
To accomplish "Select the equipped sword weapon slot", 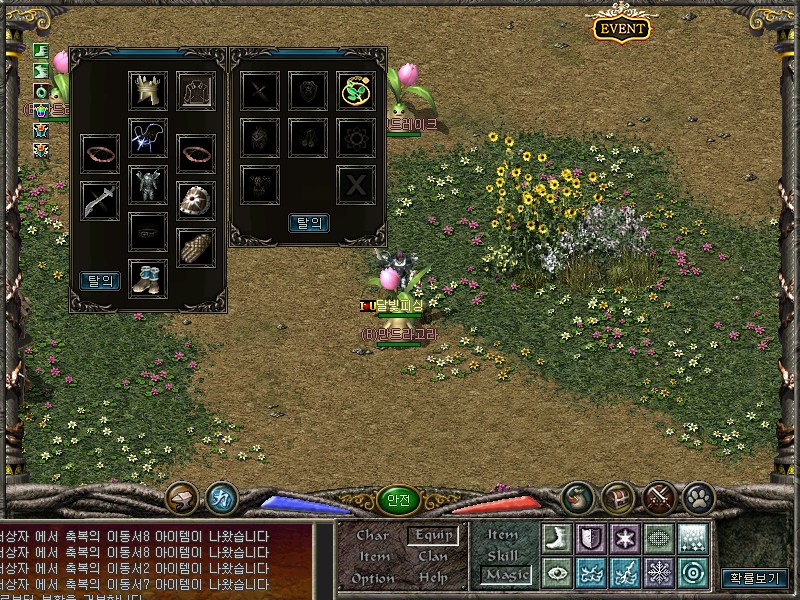I will point(99,199).
